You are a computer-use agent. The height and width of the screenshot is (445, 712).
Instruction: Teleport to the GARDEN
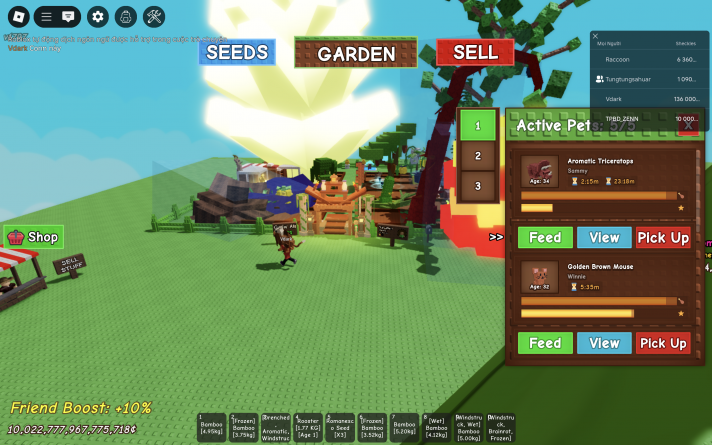[356, 54]
